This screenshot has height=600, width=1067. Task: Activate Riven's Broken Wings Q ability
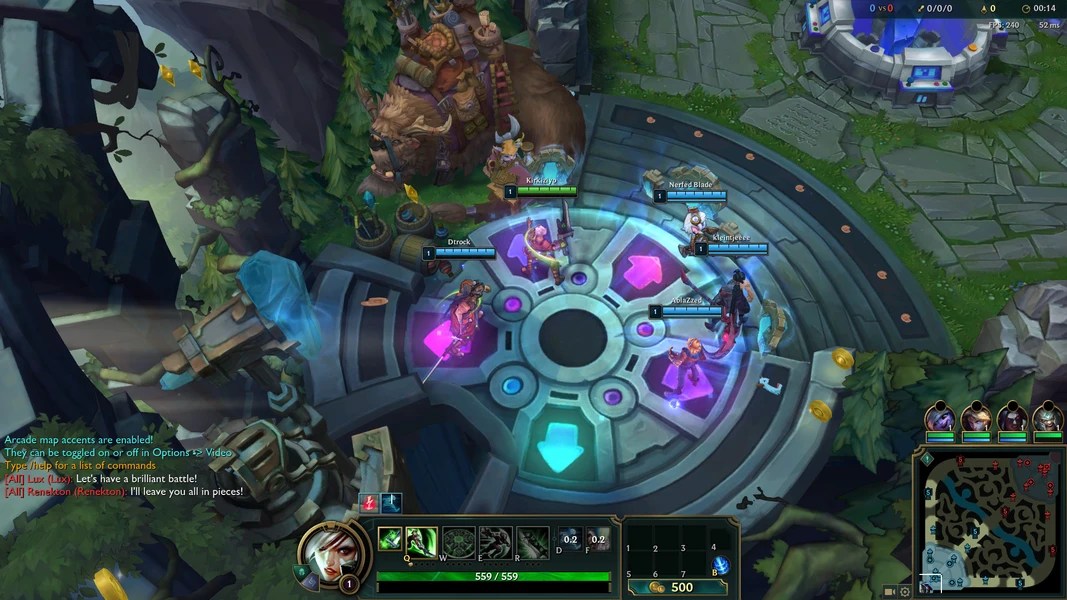point(420,542)
